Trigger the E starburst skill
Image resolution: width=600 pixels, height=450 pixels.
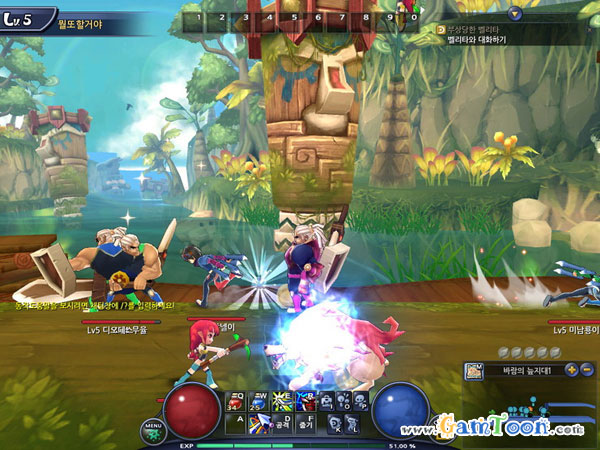click(x=281, y=401)
